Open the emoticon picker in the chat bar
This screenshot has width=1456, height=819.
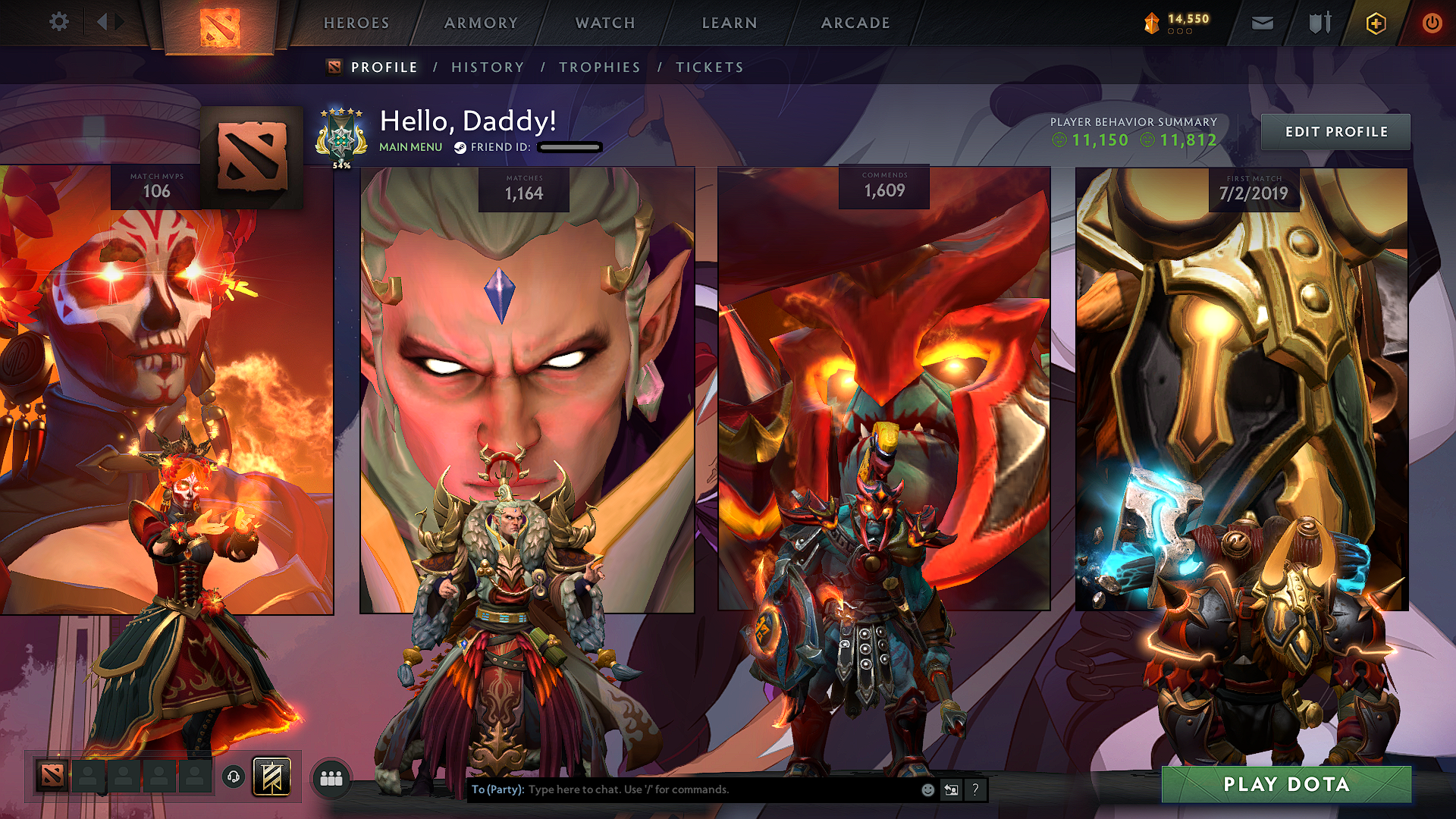928,789
